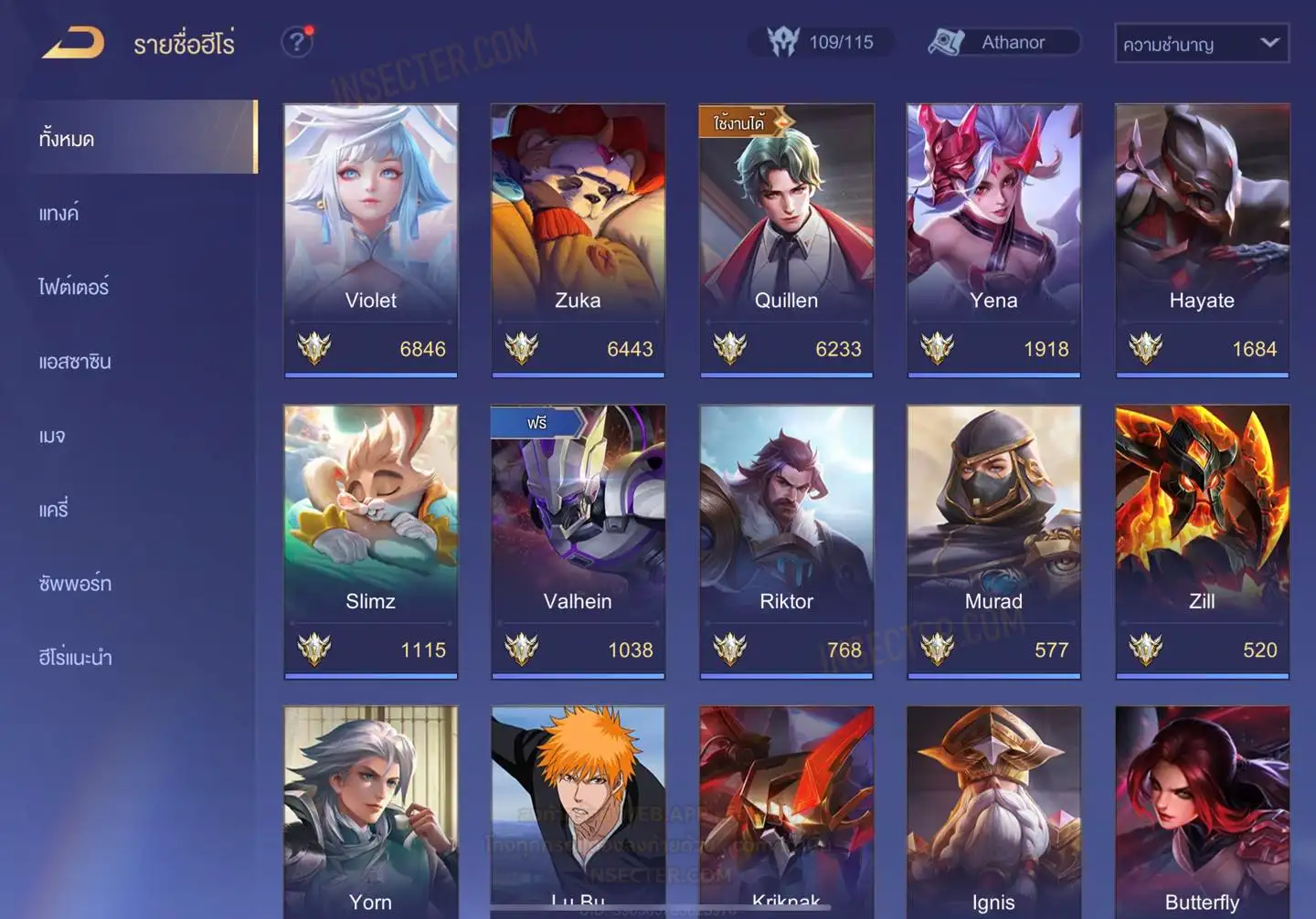This screenshot has height=919, width=1316.
Task: Choose the ซัพพอร์ท category
Action: click(75, 584)
